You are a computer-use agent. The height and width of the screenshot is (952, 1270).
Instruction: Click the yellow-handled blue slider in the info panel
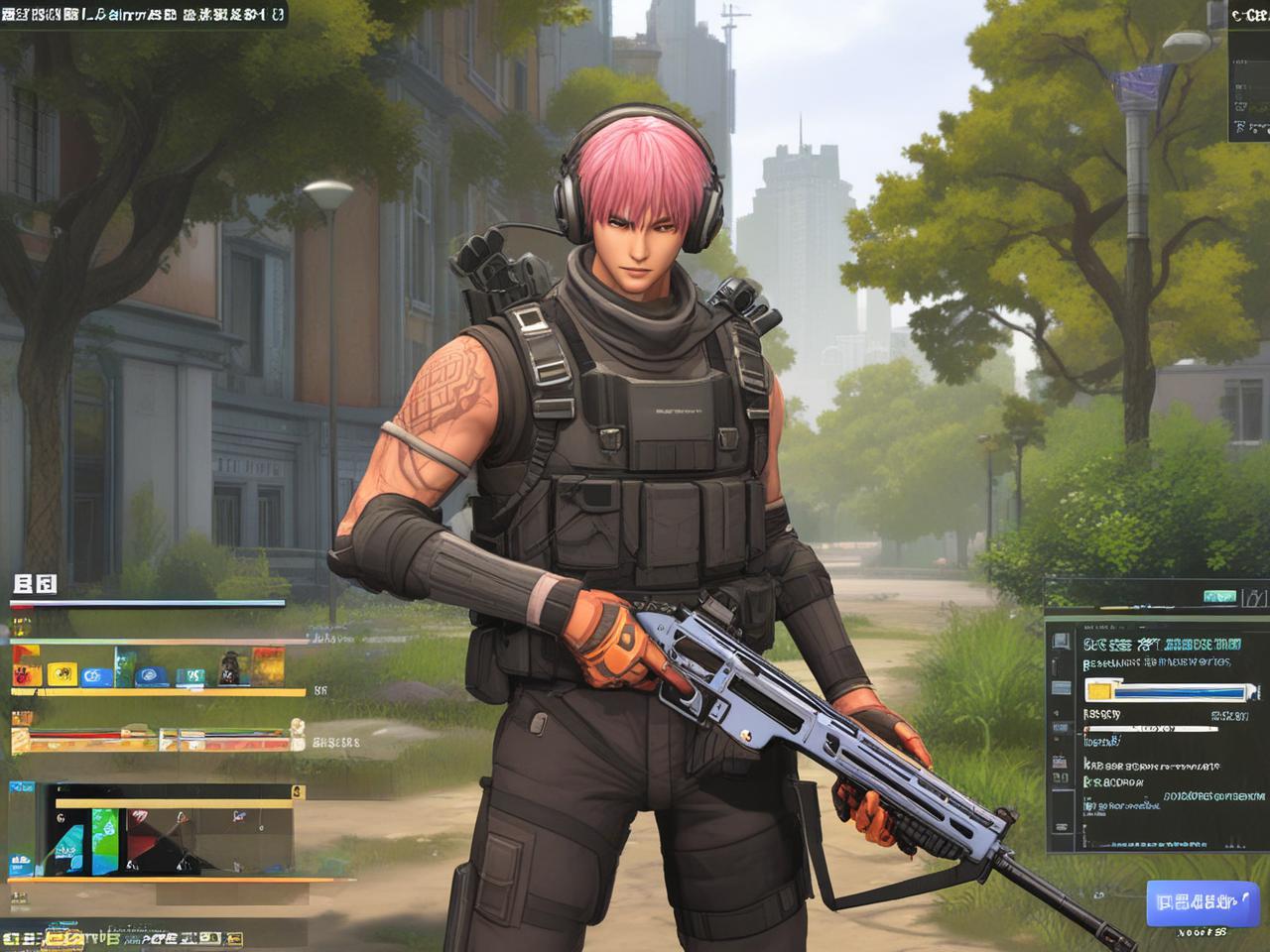coord(1165,691)
